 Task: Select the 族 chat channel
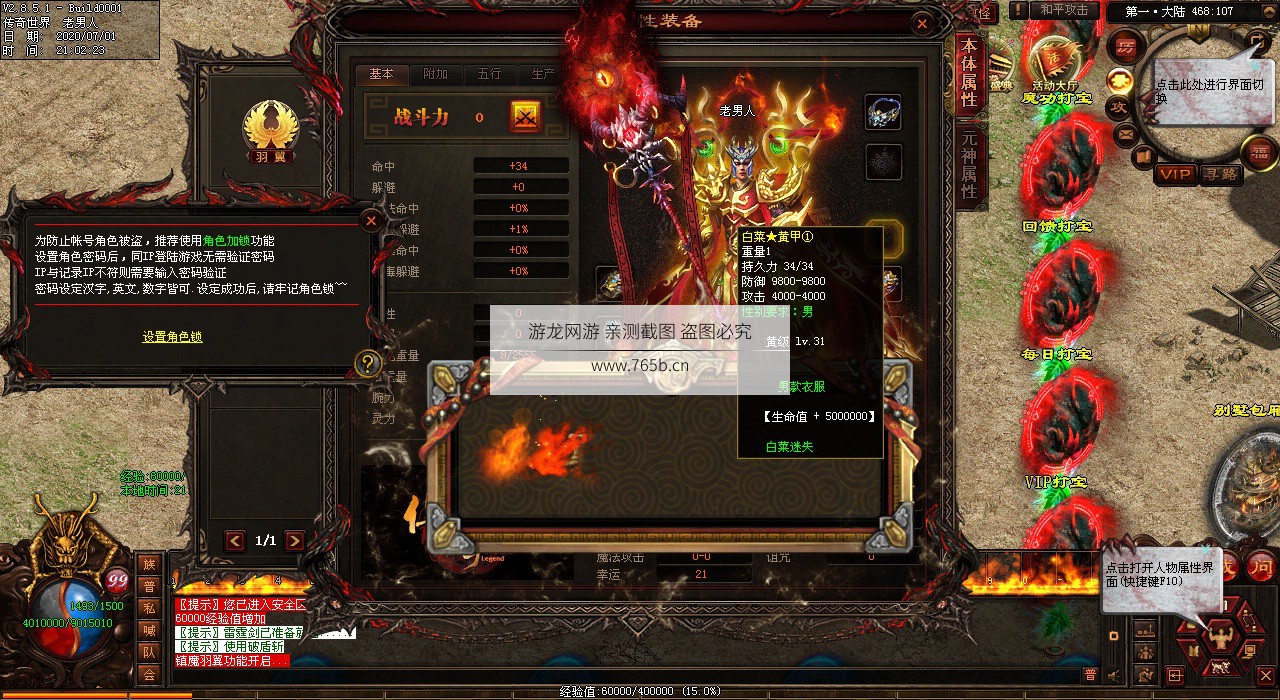(x=149, y=565)
